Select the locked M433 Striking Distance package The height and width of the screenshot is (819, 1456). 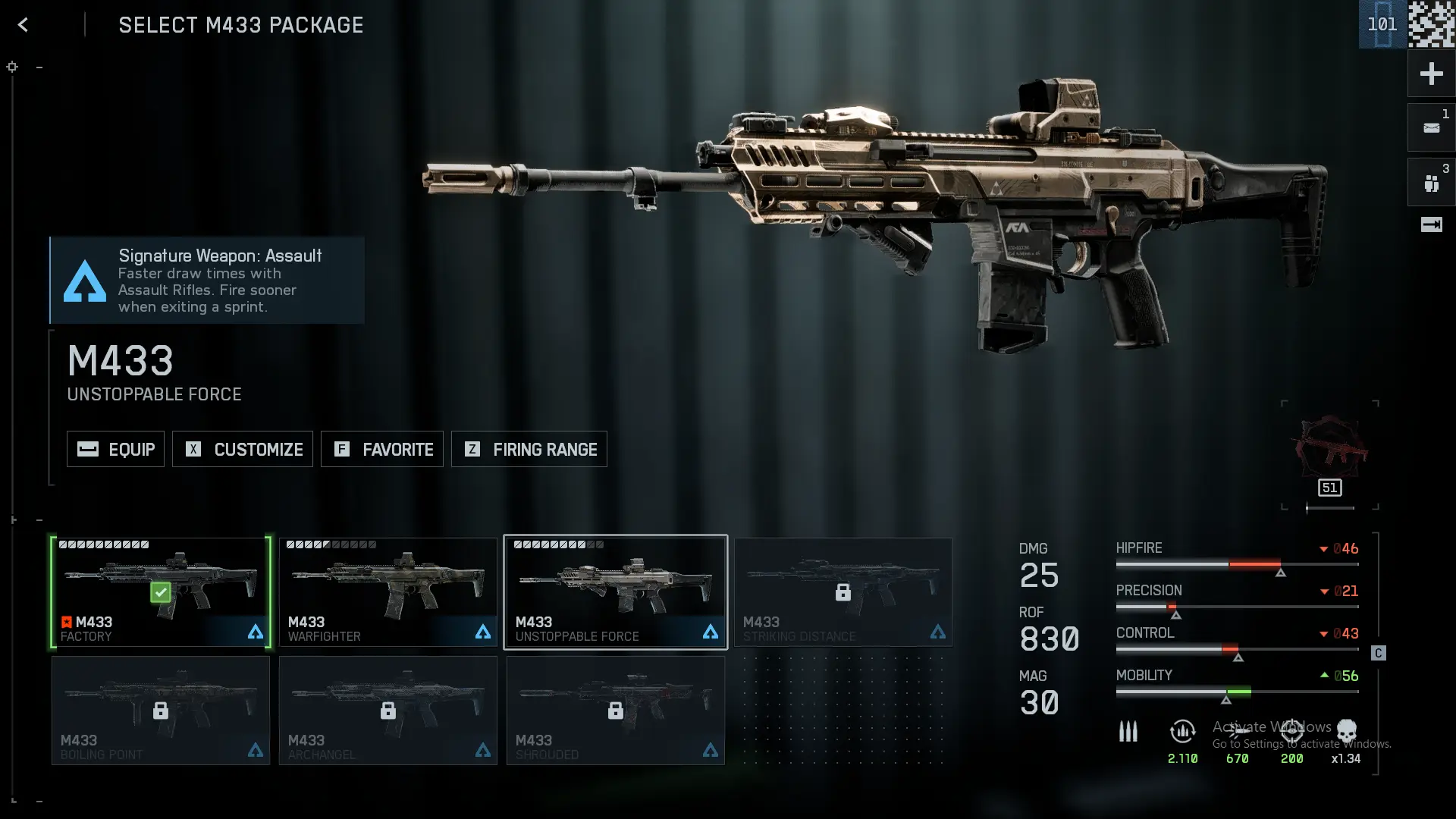[x=843, y=592]
